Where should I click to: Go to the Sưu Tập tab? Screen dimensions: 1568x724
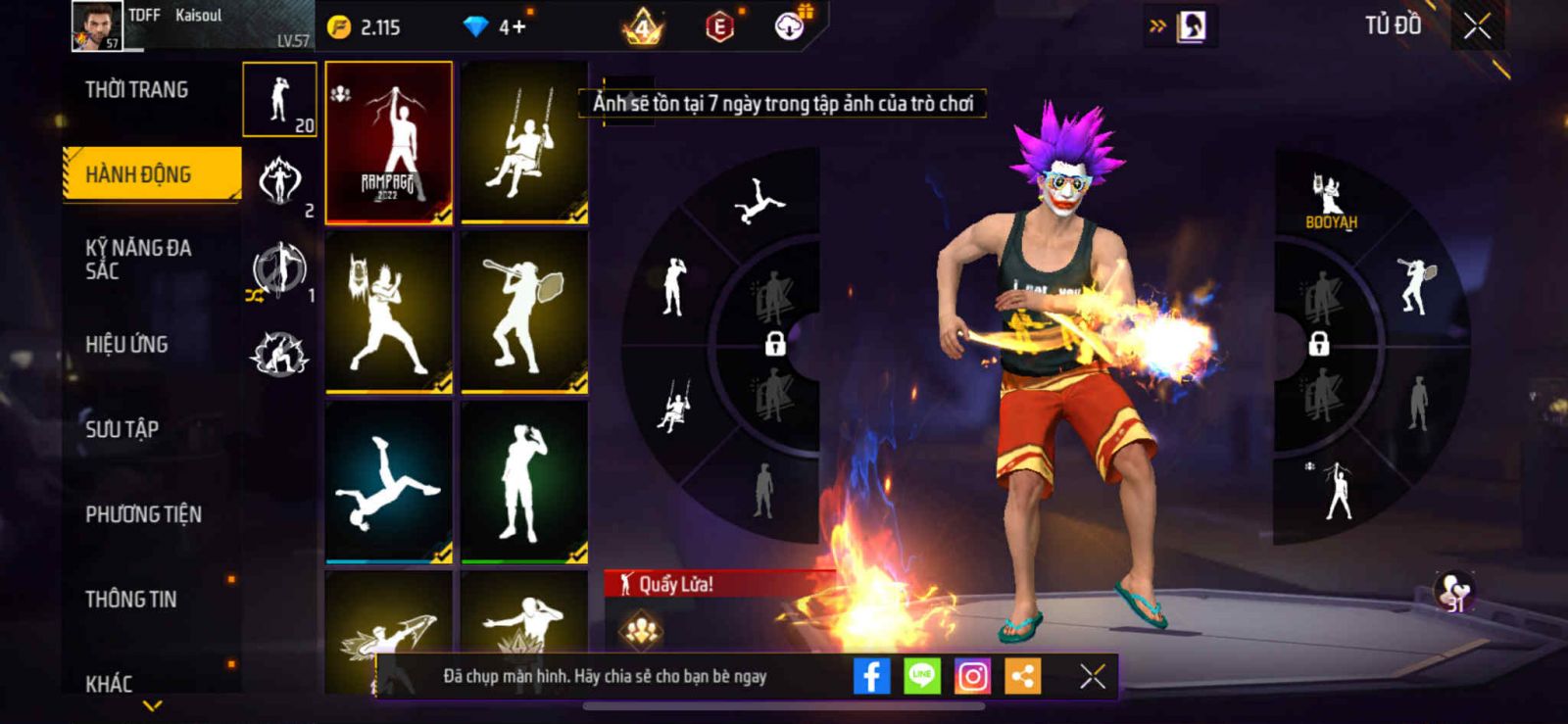pos(122,429)
